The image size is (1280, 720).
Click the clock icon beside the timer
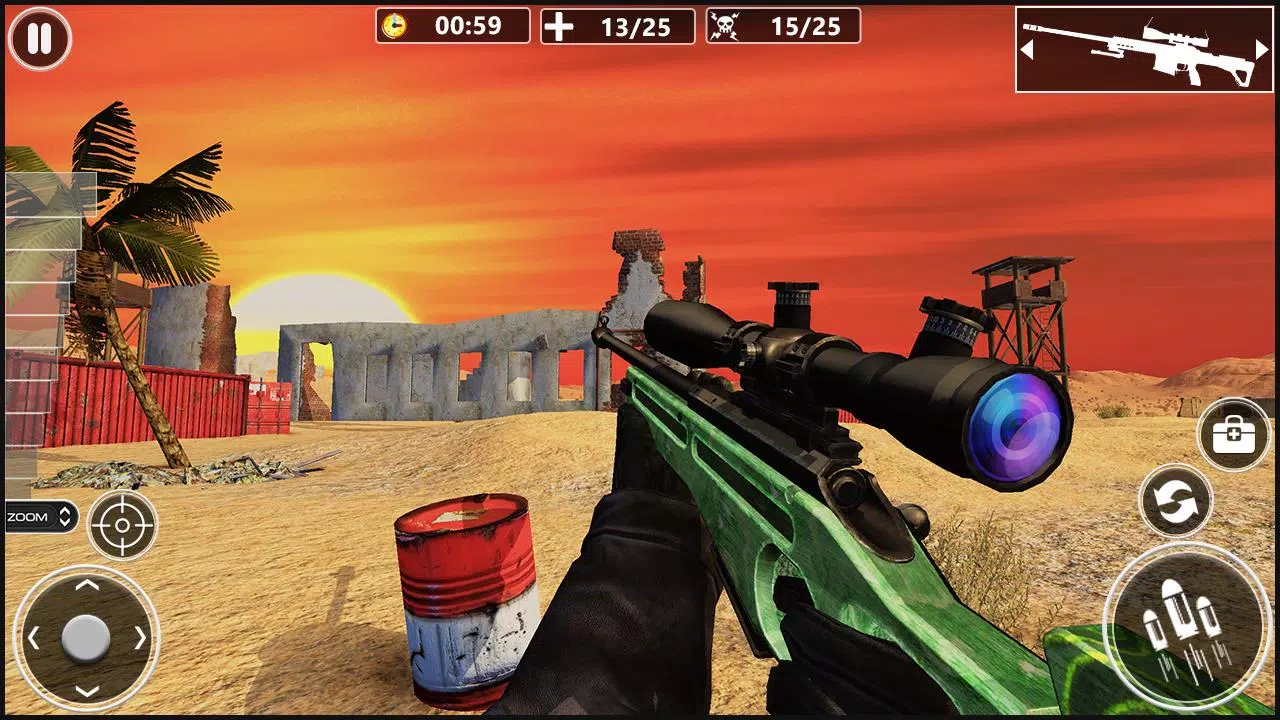point(398,26)
